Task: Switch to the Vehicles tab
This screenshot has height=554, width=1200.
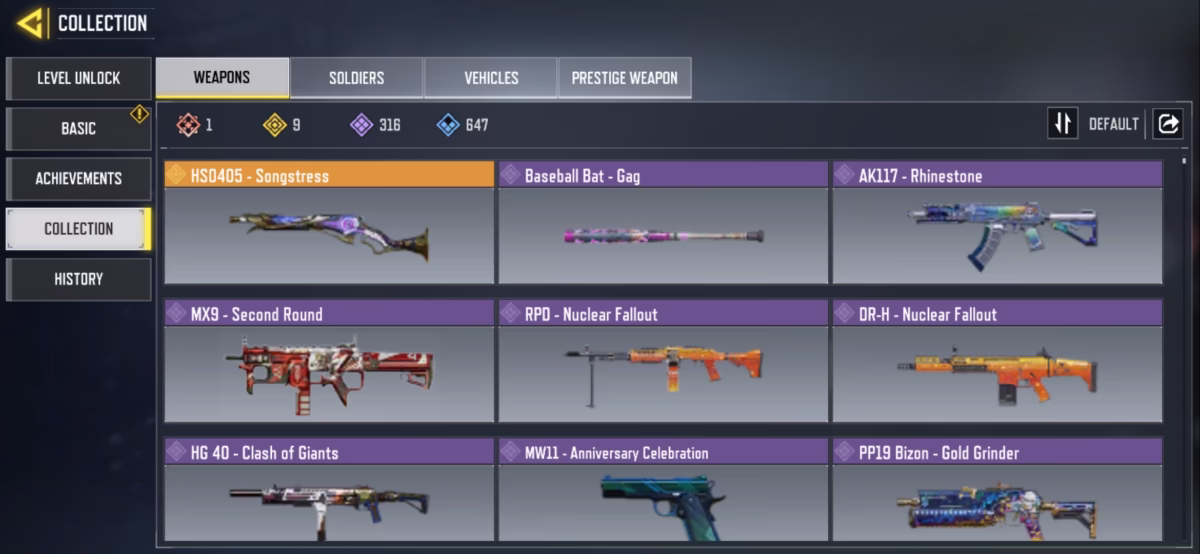Action: click(x=491, y=78)
